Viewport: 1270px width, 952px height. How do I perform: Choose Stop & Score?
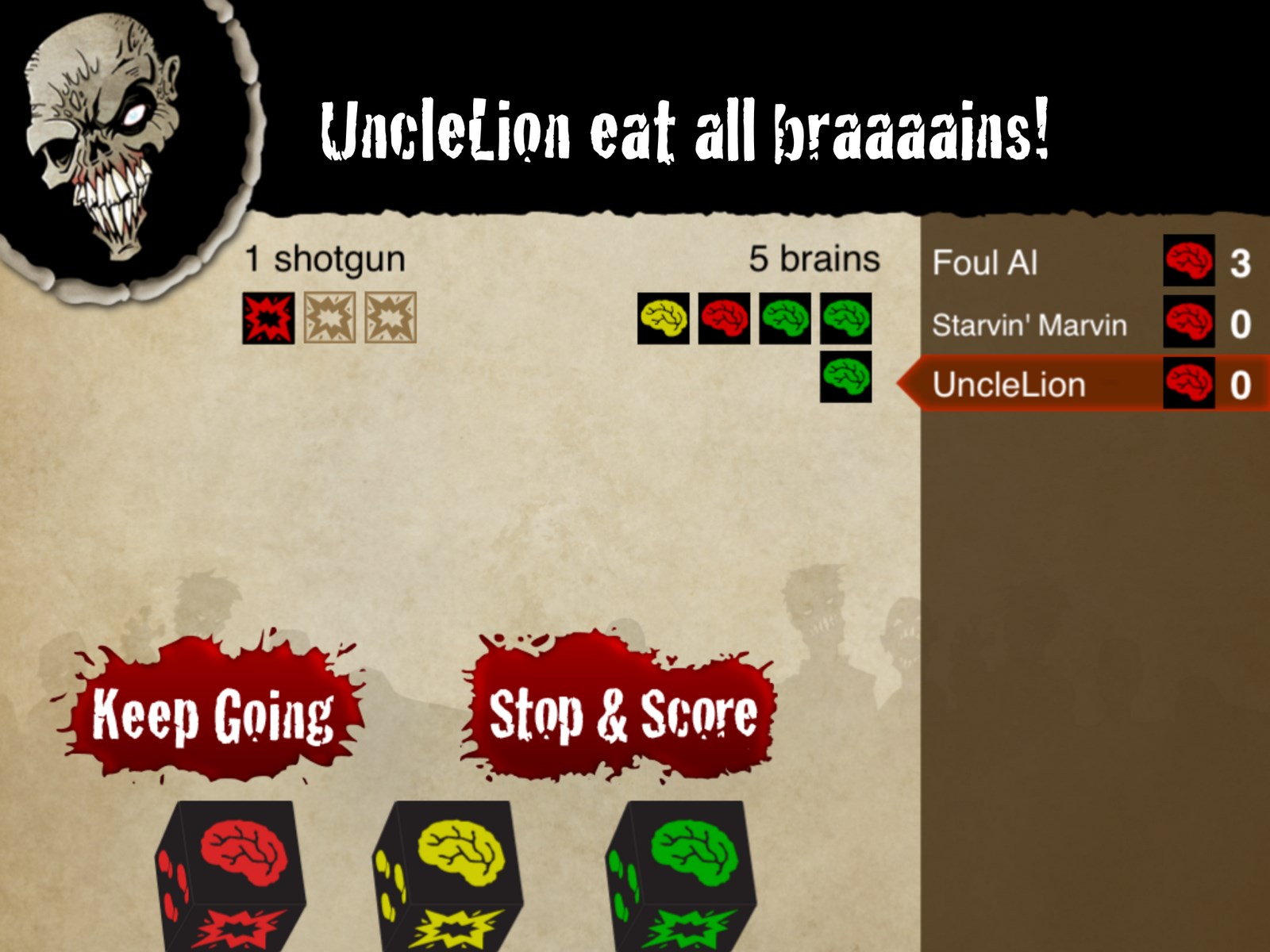(x=622, y=714)
